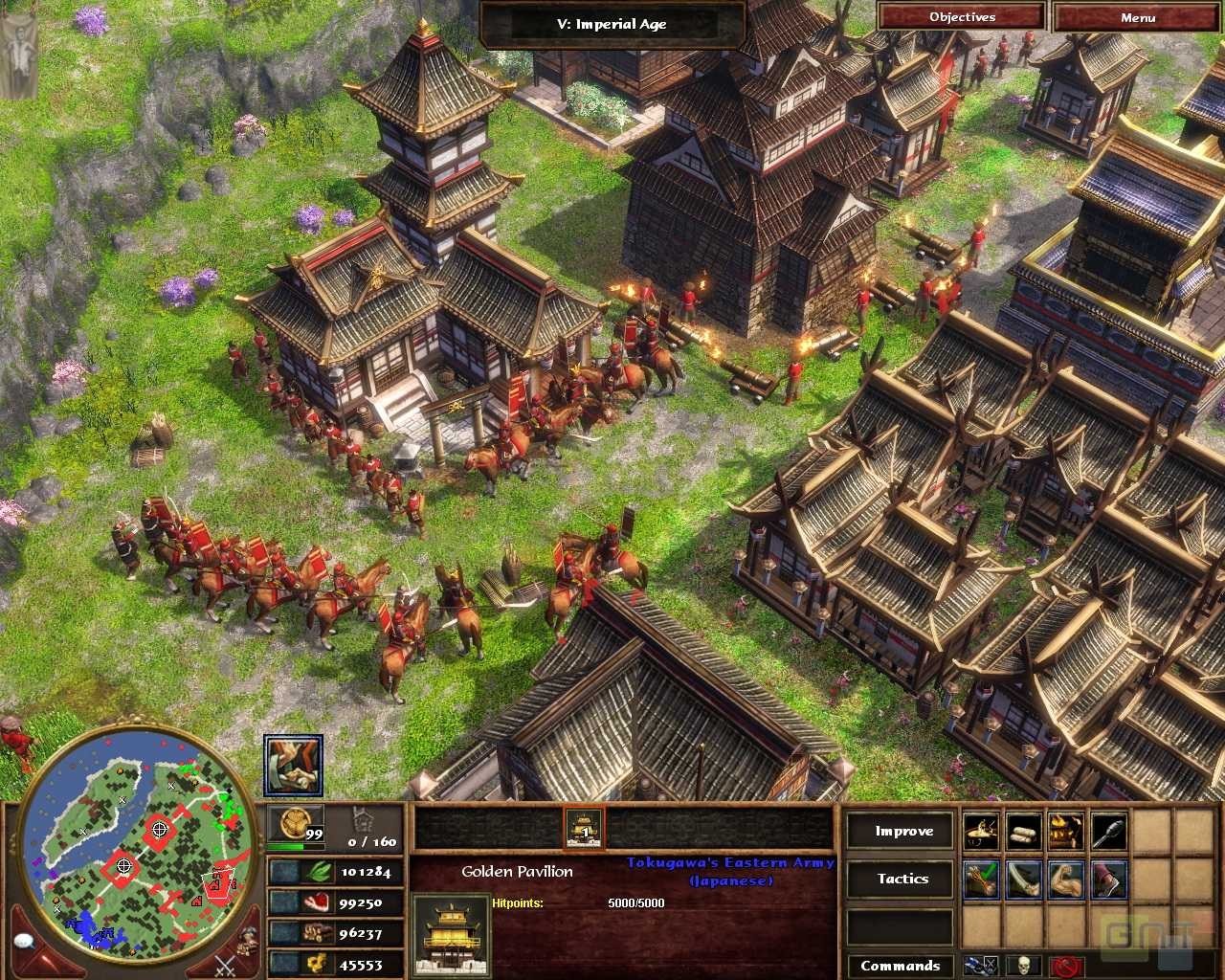
Task: Click the drum improvement icon in Improve row
Action: pos(982,831)
